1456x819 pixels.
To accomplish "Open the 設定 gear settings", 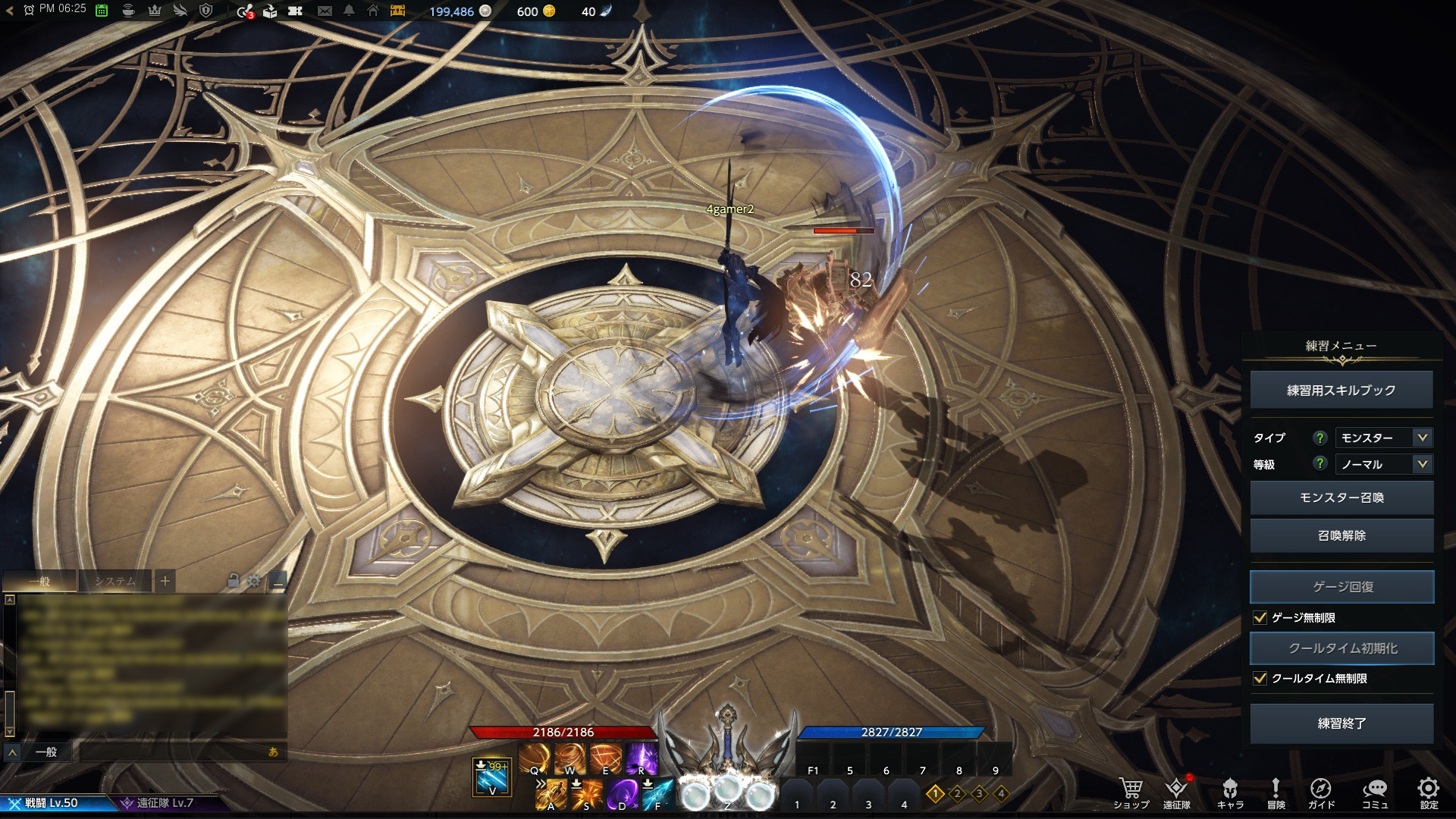I will click(x=1429, y=791).
